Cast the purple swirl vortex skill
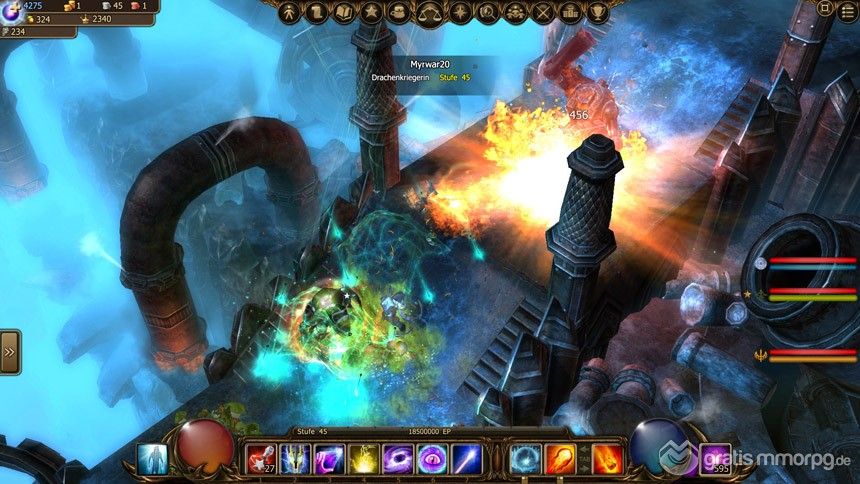Image resolution: width=860 pixels, height=484 pixels. (398, 459)
